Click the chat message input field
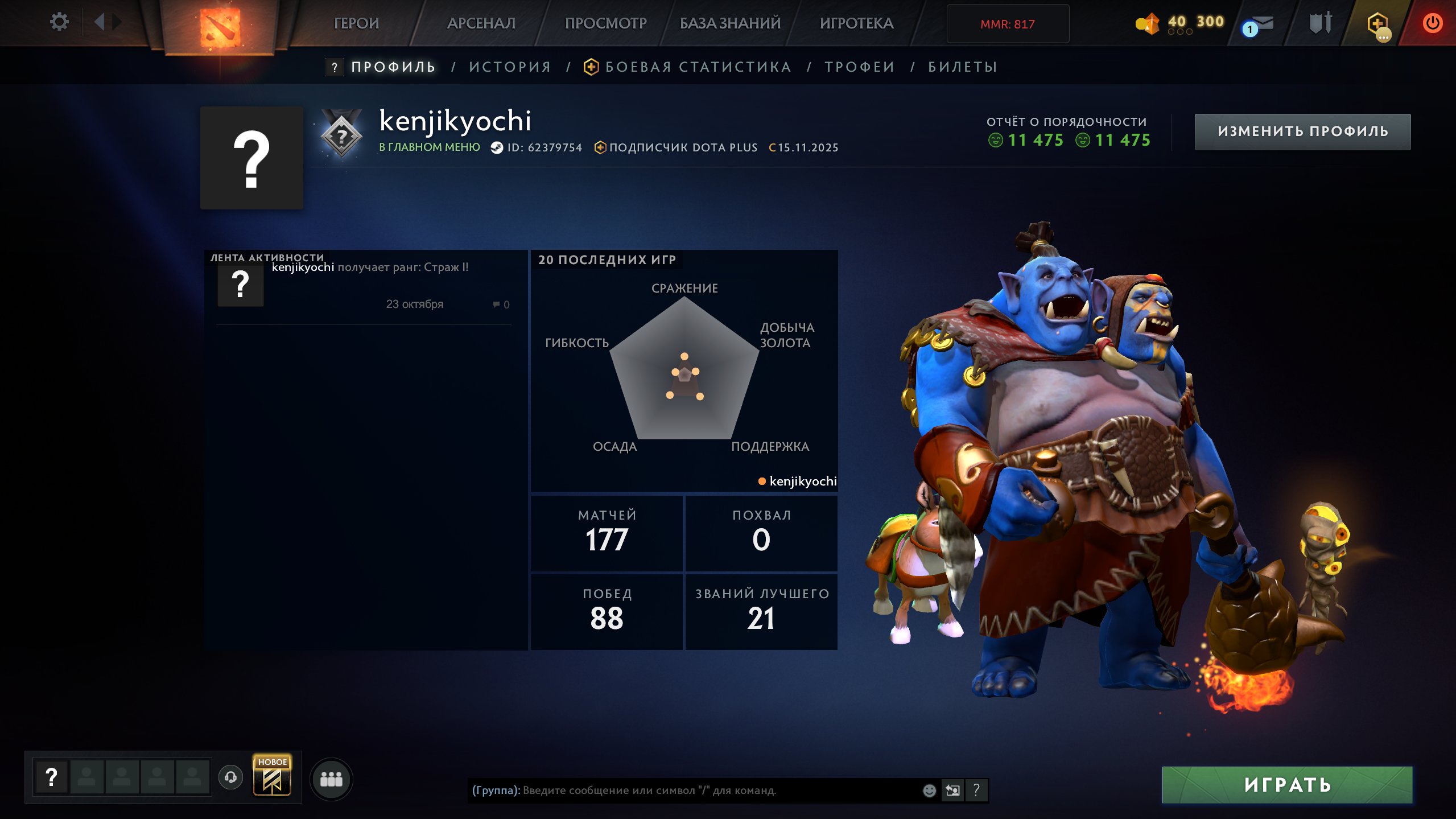 click(683, 791)
